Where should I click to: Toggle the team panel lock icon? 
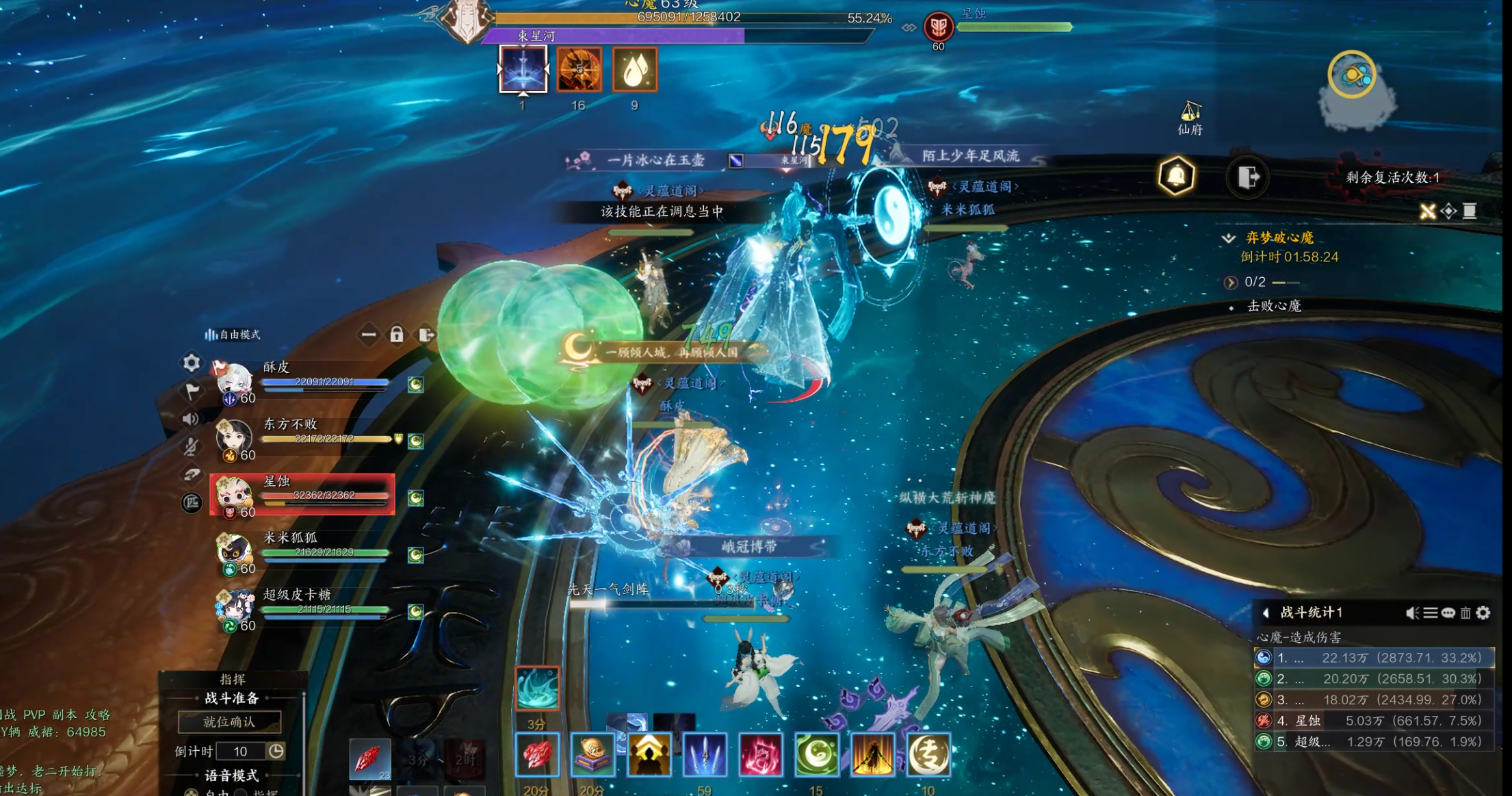click(x=397, y=335)
